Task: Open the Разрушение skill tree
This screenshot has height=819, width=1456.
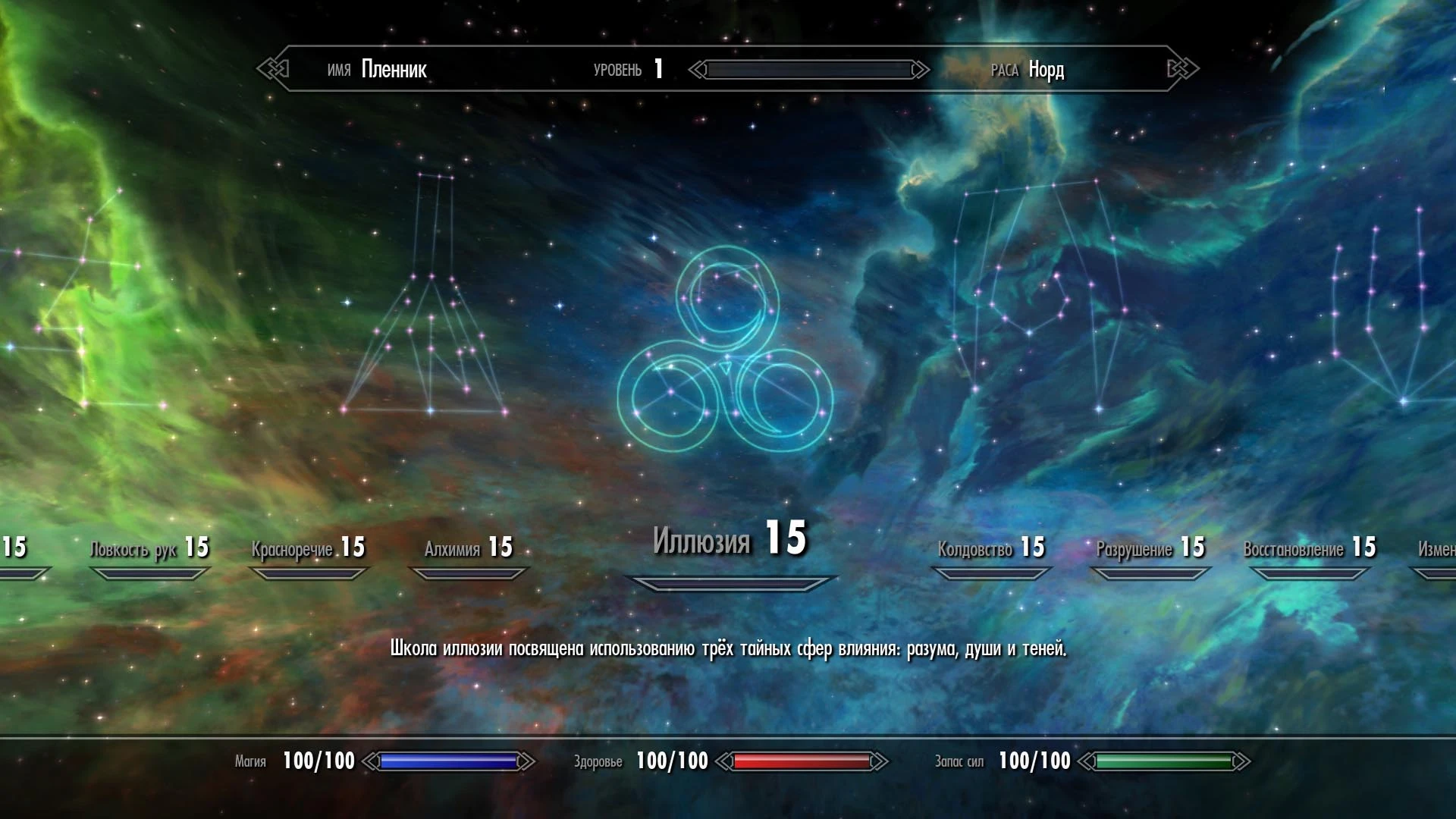Action: click(1150, 548)
